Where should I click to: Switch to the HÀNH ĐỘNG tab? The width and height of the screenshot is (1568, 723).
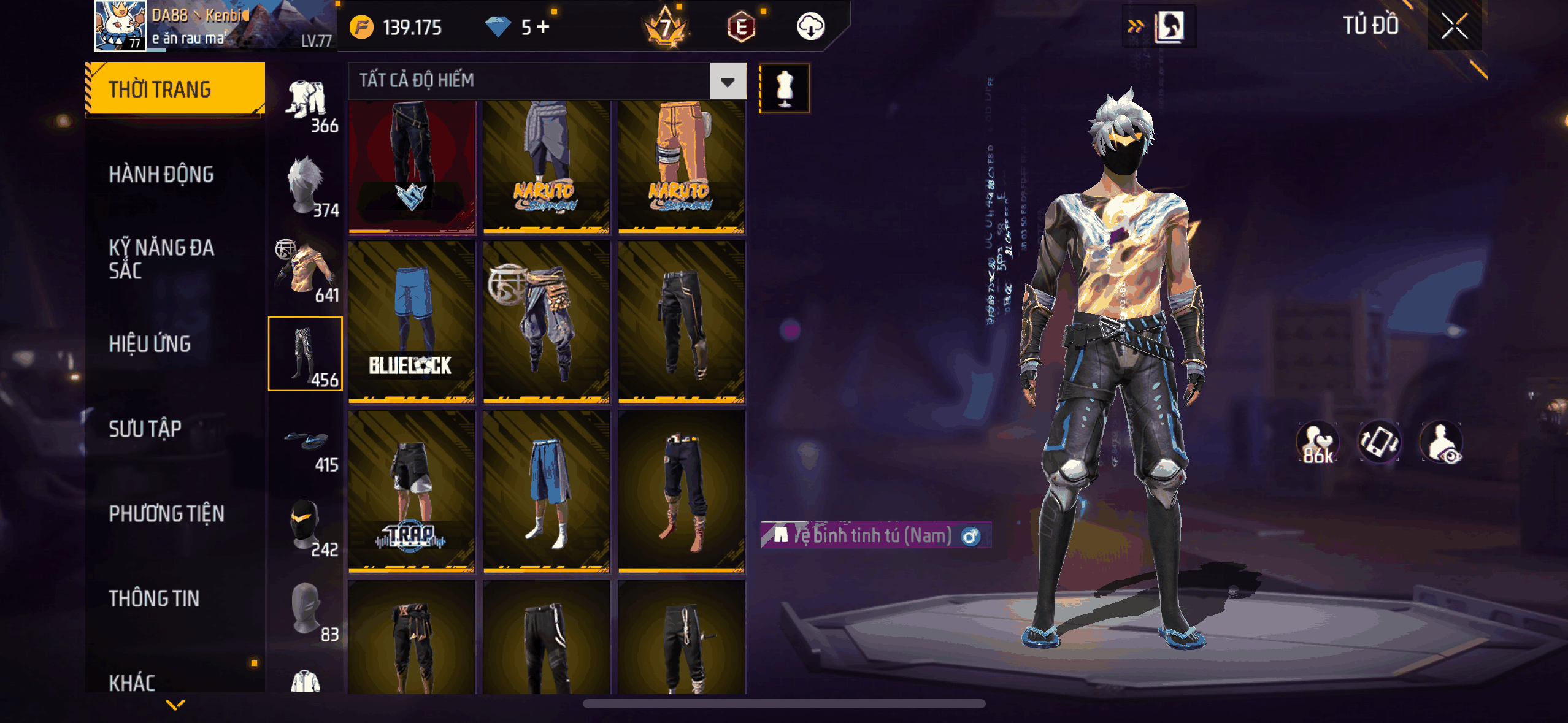coord(161,175)
